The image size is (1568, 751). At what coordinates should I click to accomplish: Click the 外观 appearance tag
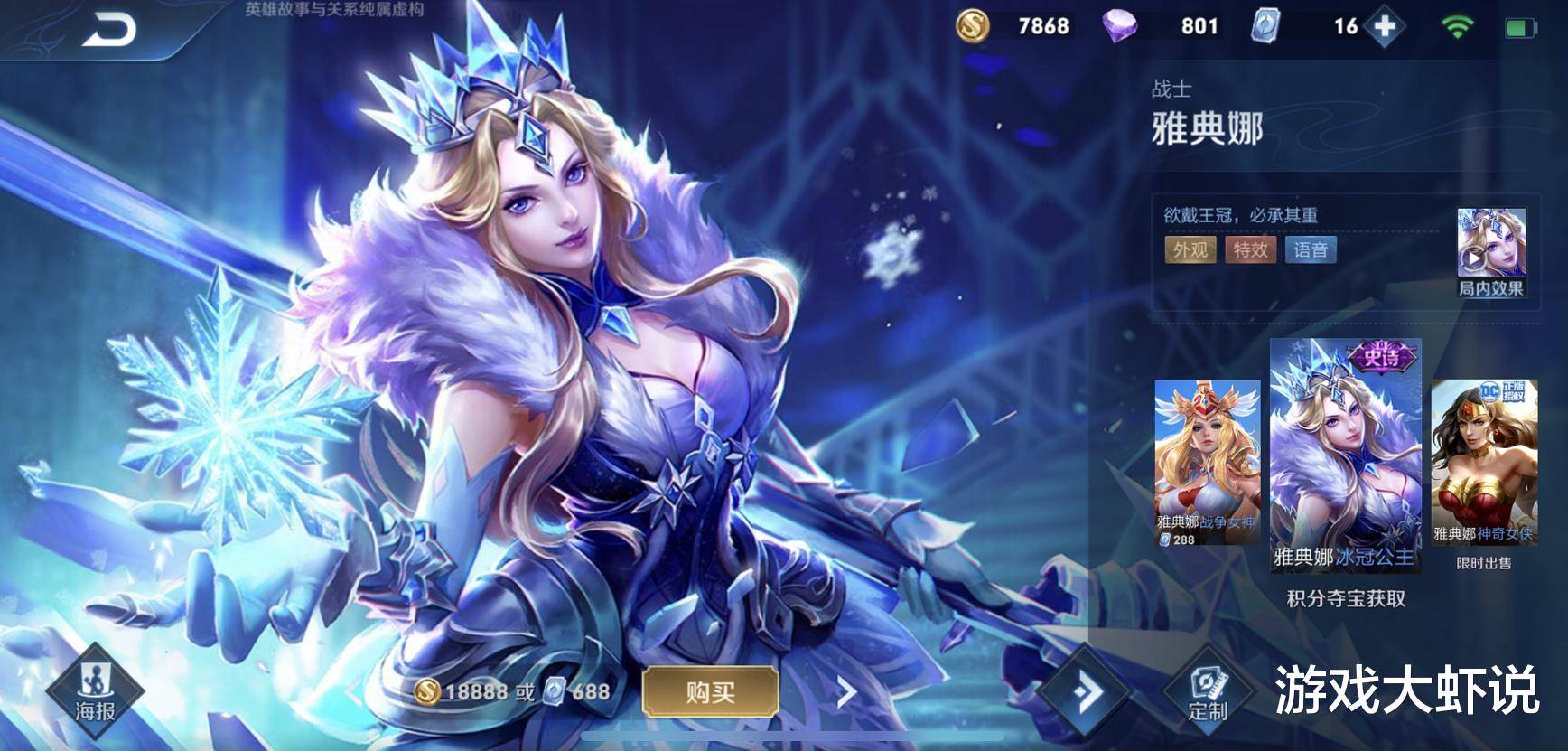point(1190,249)
